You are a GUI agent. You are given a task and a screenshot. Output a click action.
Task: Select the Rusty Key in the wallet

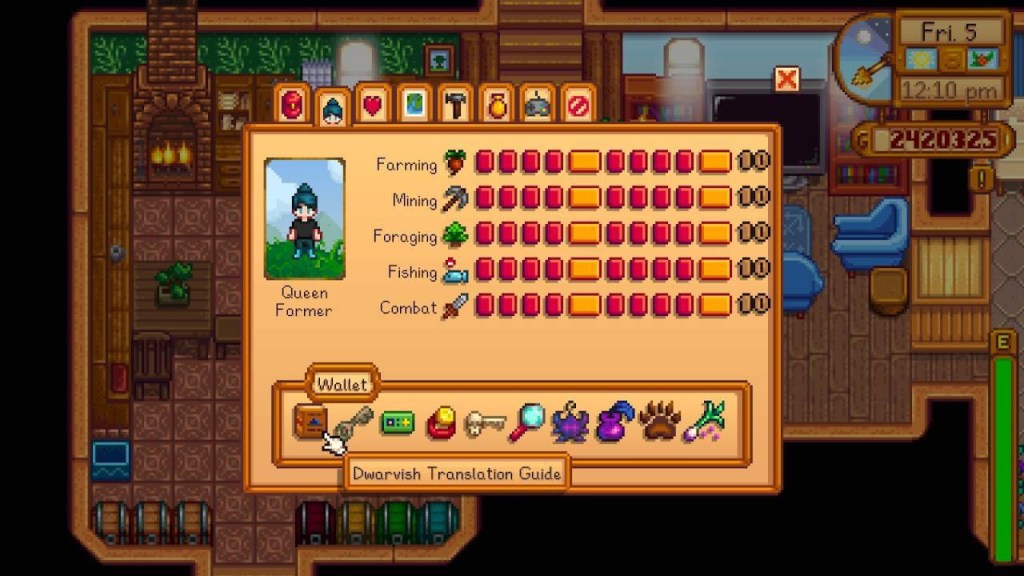click(x=353, y=422)
